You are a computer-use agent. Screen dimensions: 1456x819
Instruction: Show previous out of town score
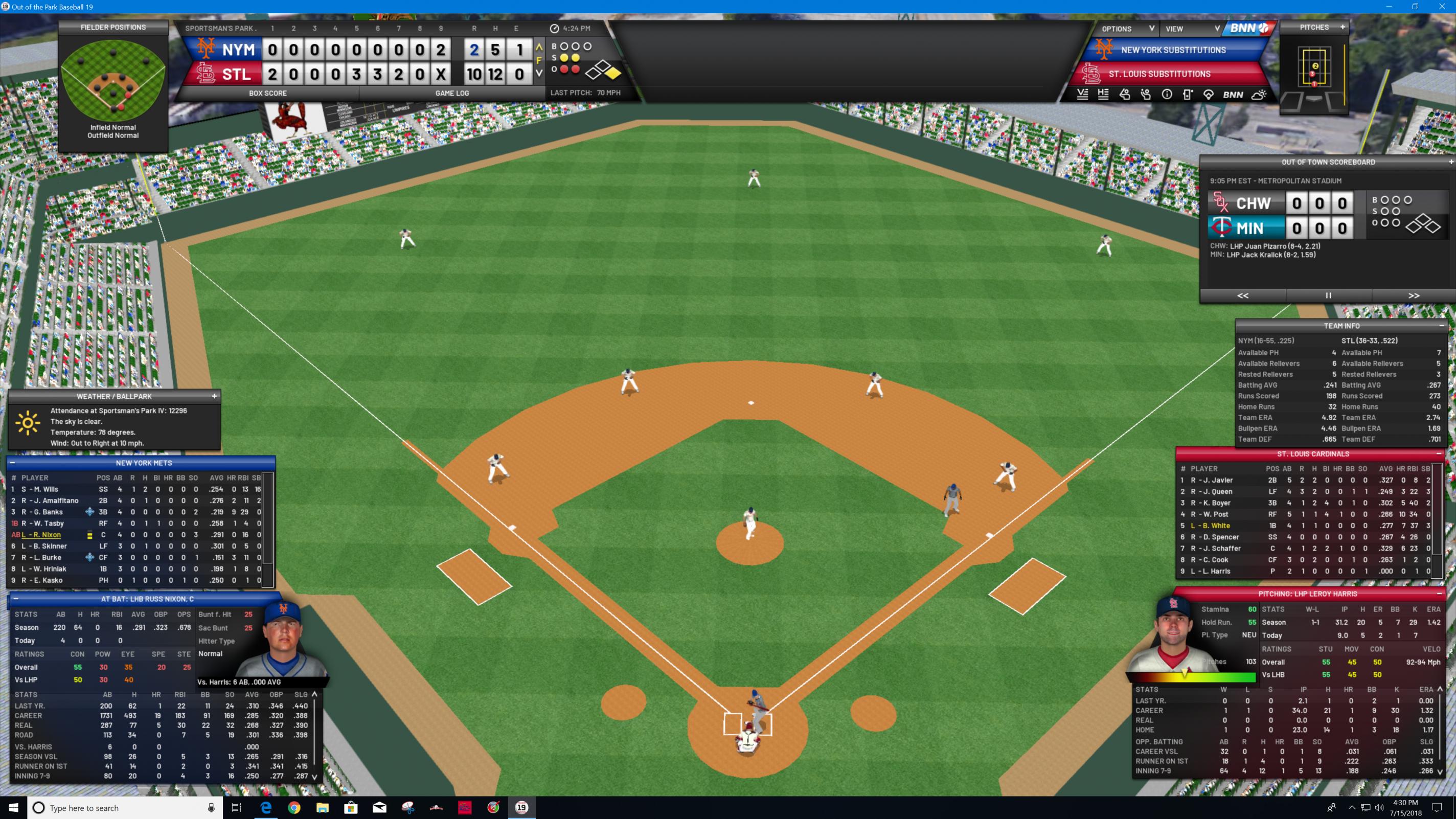coord(1242,295)
